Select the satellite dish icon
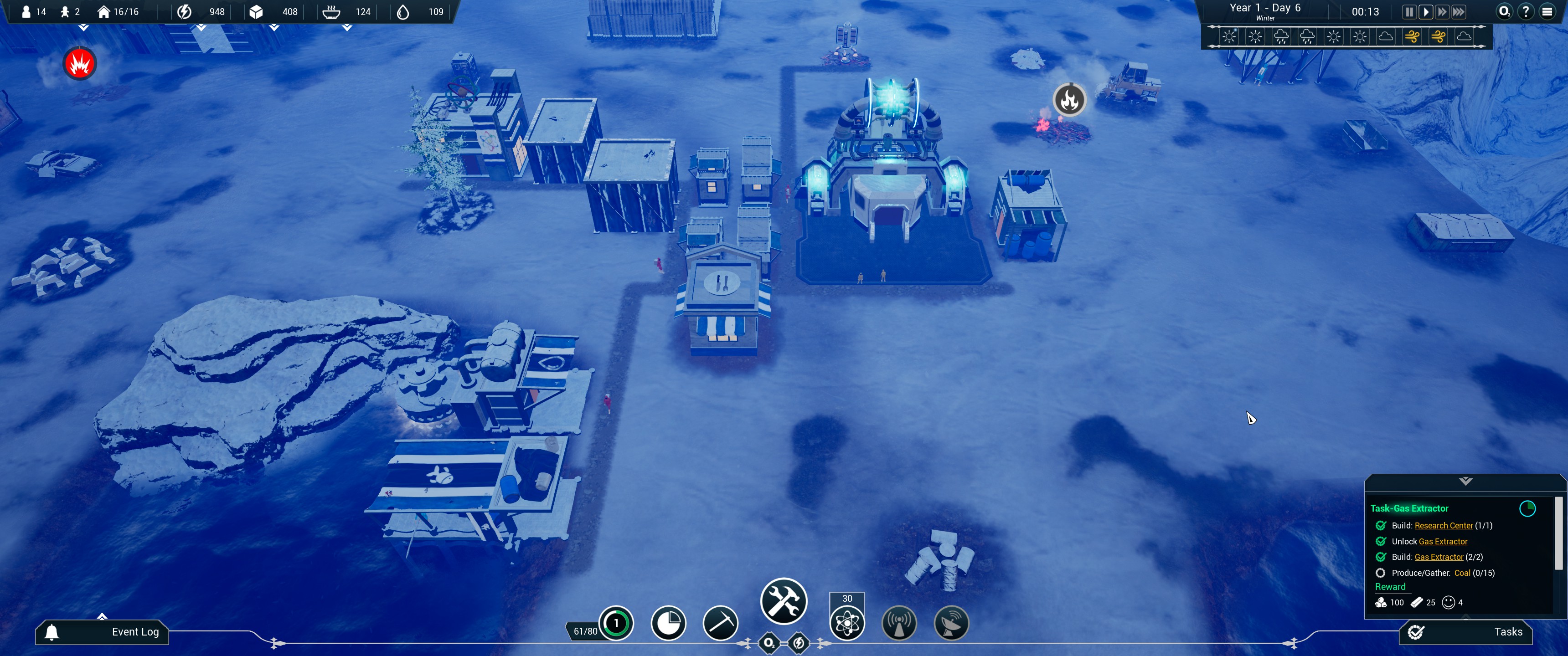The image size is (1568, 656). 951,623
